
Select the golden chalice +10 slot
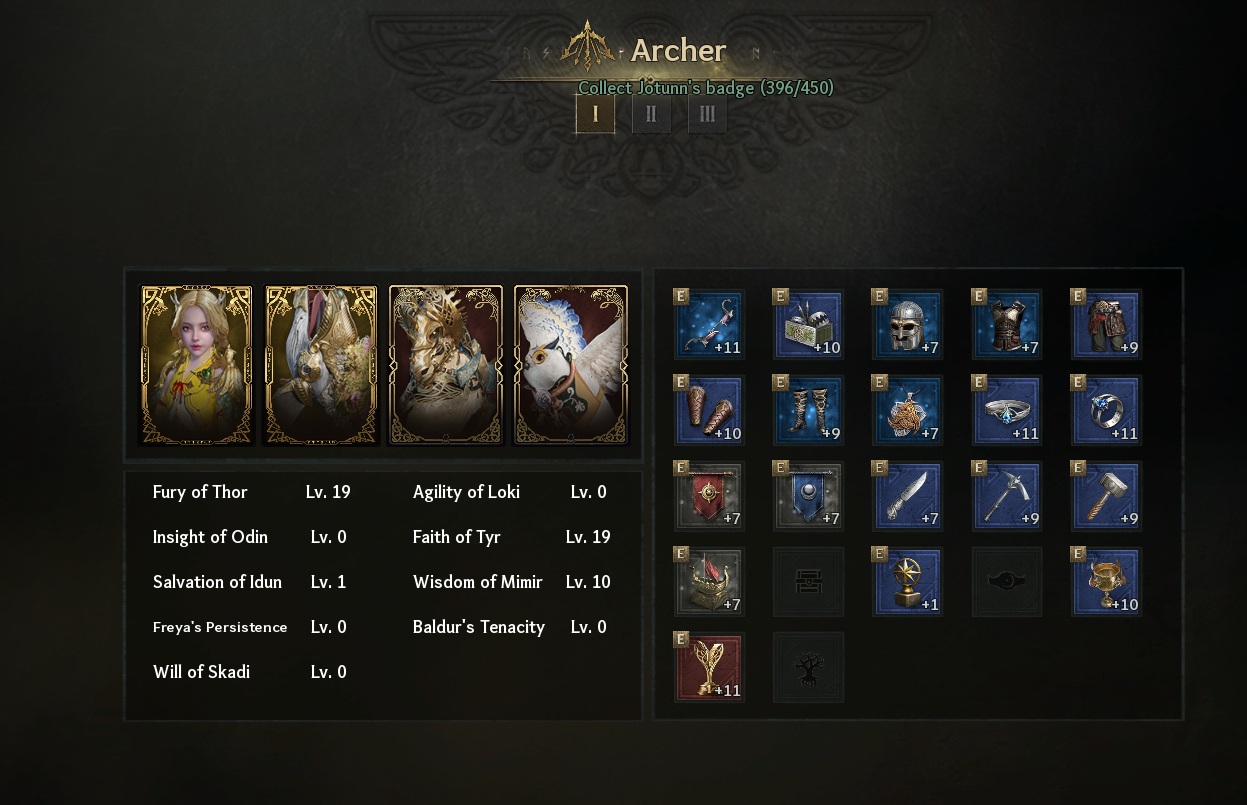click(x=1106, y=581)
